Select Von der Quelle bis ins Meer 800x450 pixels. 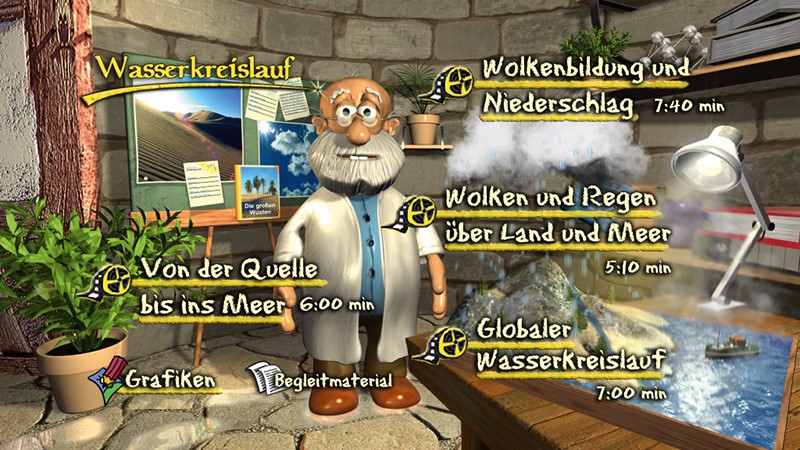pyautogui.click(x=228, y=286)
